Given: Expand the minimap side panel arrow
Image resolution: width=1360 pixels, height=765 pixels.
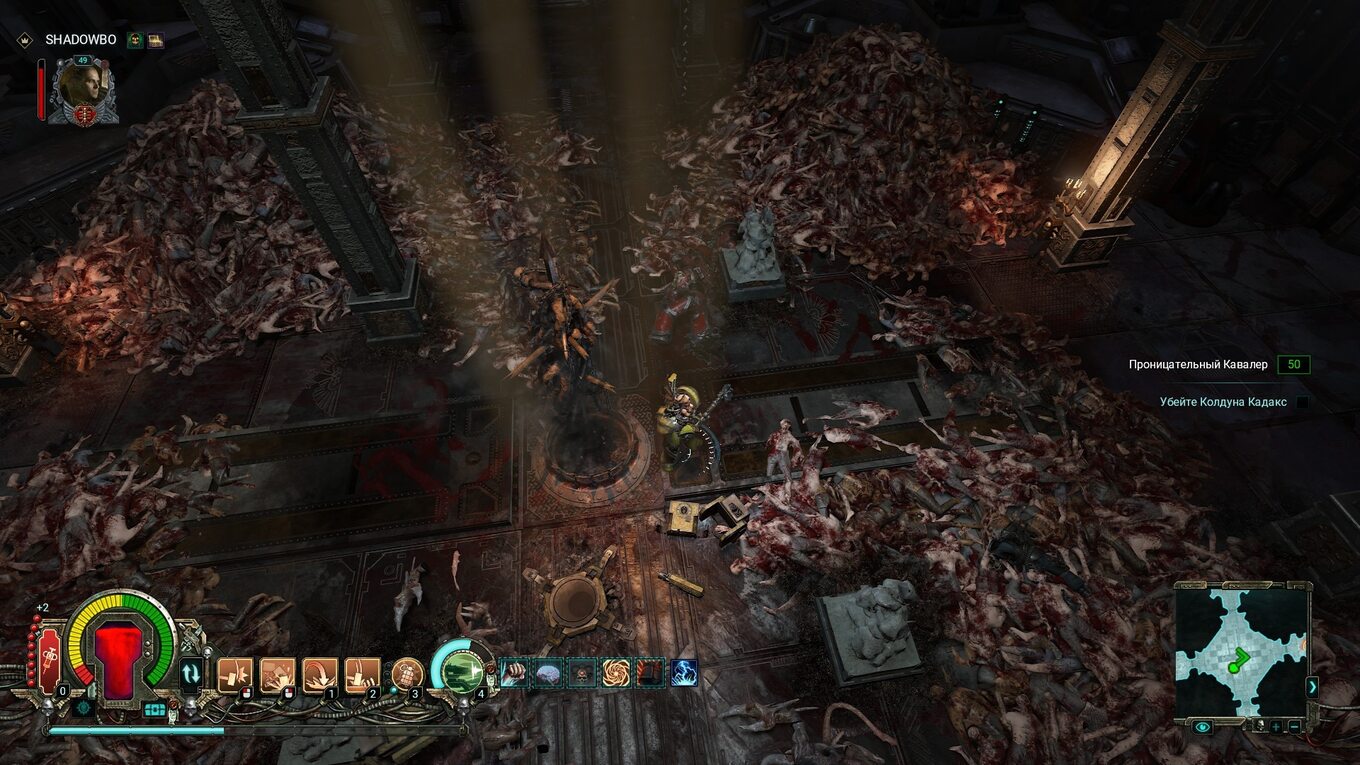Looking at the screenshot, I should [1312, 686].
